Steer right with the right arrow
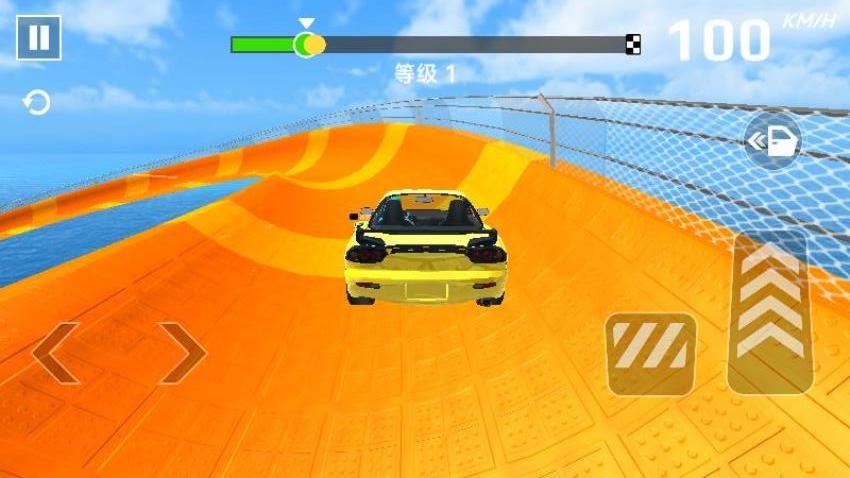This screenshot has width=850, height=478. pos(182,353)
